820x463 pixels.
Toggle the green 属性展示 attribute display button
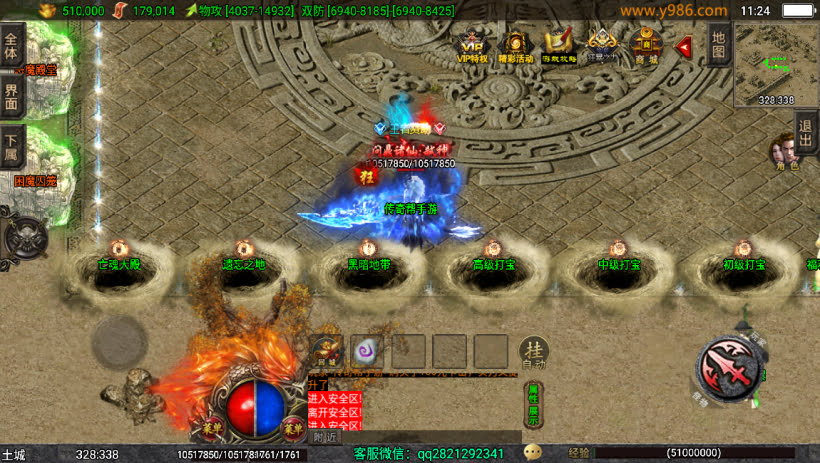[x=534, y=405]
